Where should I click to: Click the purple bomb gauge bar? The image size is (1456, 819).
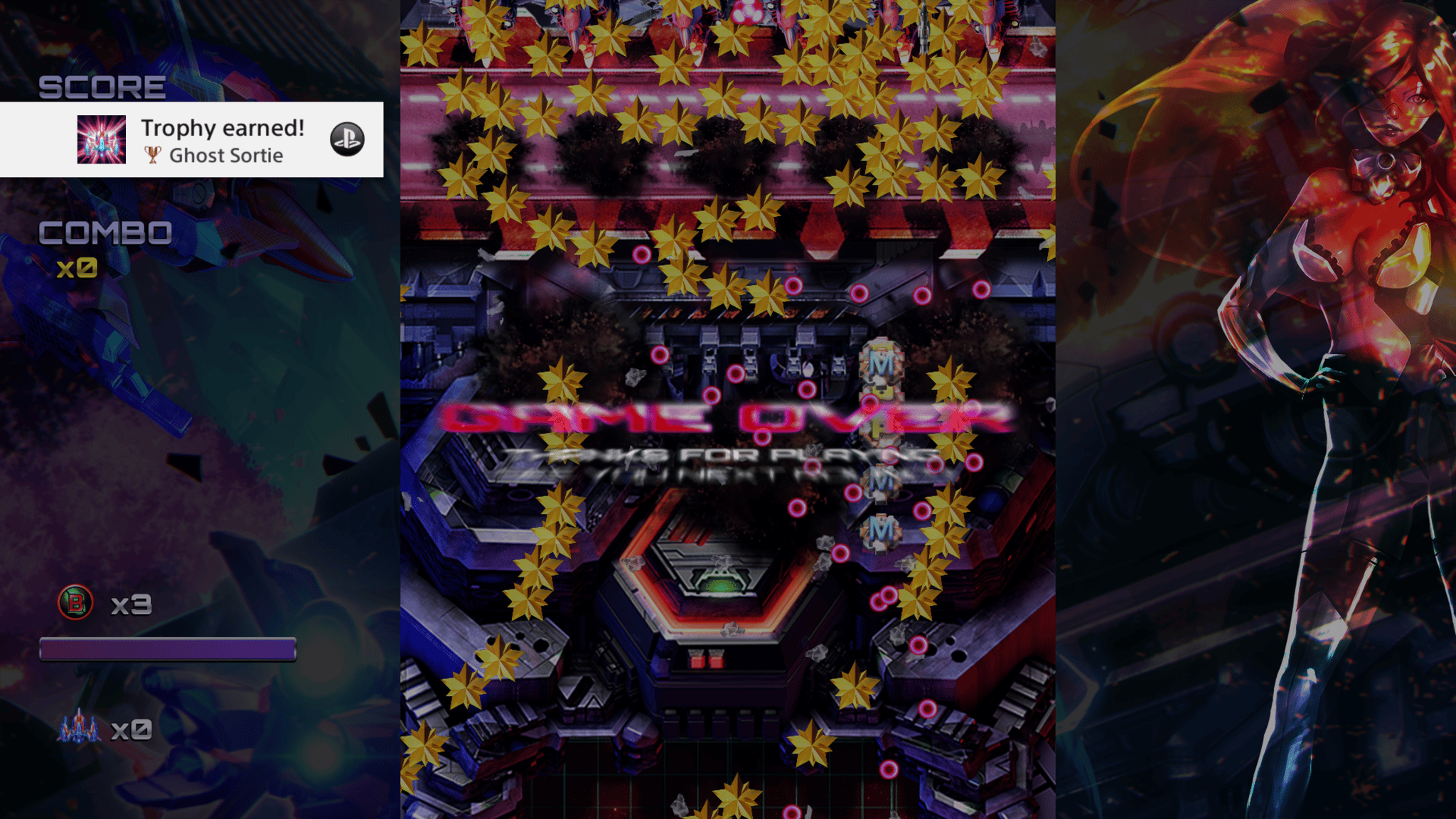(x=168, y=649)
